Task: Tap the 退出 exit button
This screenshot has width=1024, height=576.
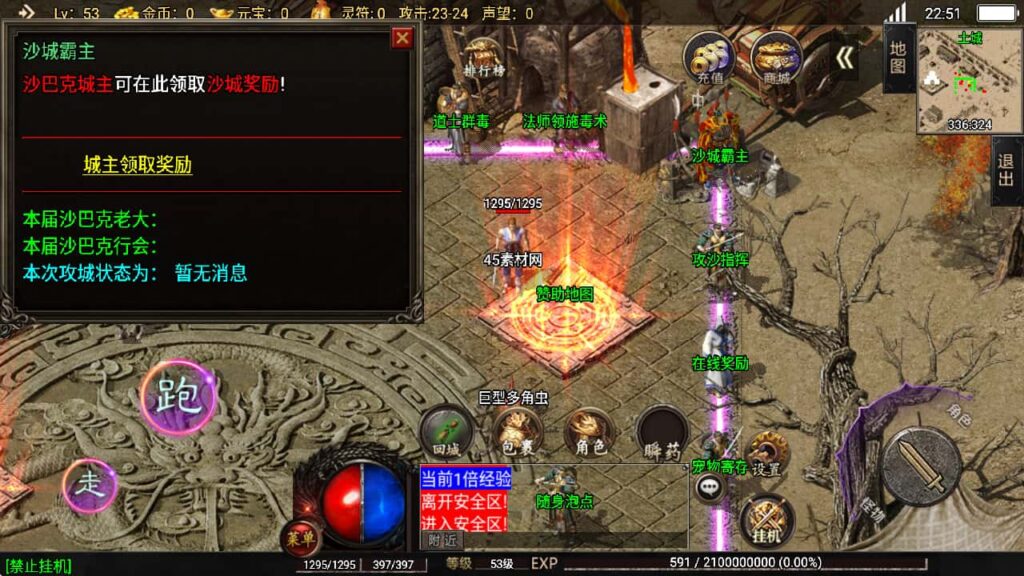Action: pos(1007,172)
